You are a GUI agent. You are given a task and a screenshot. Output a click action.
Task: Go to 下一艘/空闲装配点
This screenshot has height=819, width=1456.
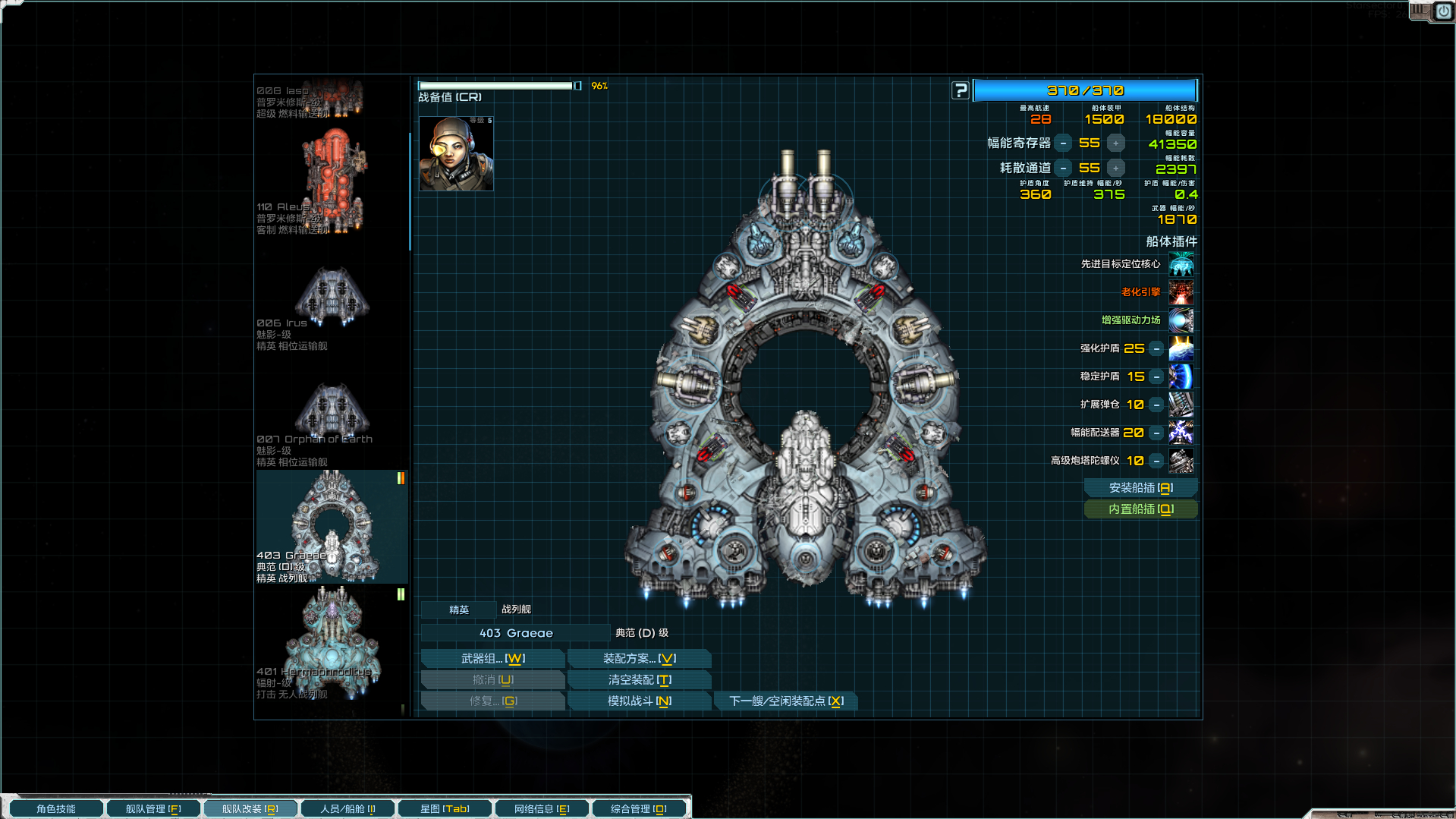point(785,701)
